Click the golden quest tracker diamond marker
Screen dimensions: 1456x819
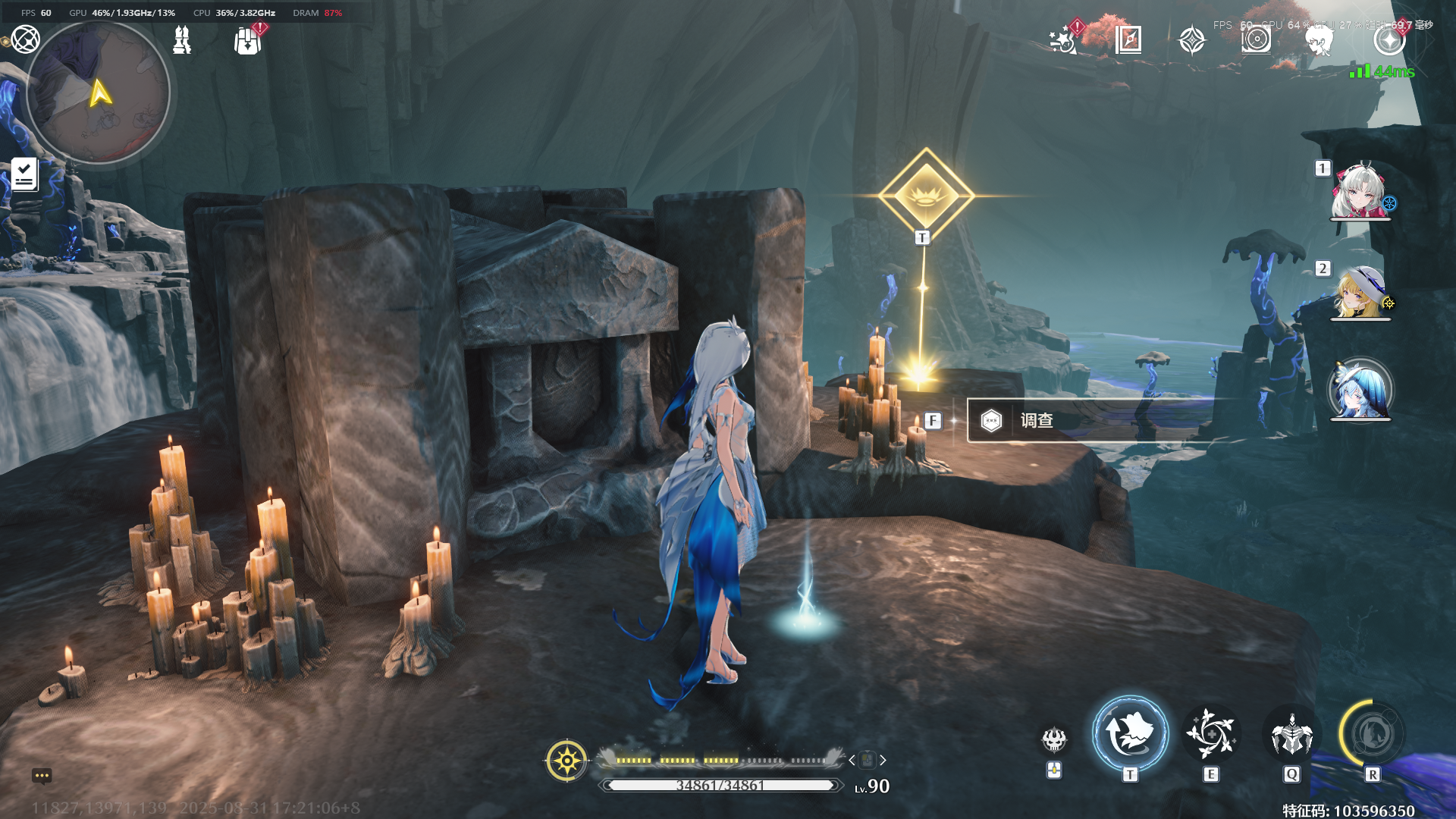[x=926, y=195]
